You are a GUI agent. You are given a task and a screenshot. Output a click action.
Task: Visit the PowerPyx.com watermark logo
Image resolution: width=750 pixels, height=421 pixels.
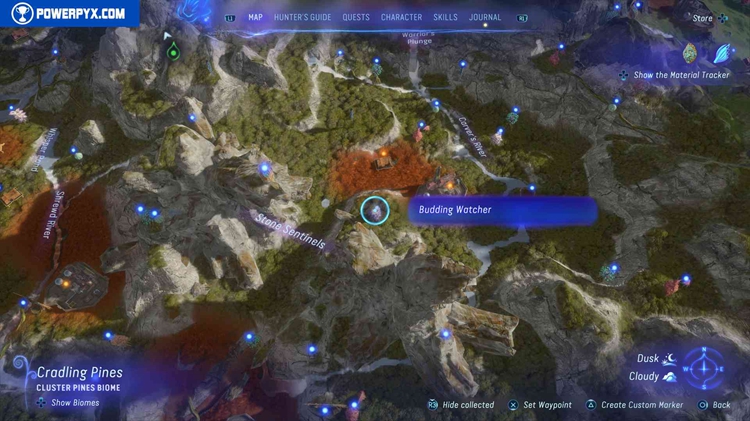(68, 13)
